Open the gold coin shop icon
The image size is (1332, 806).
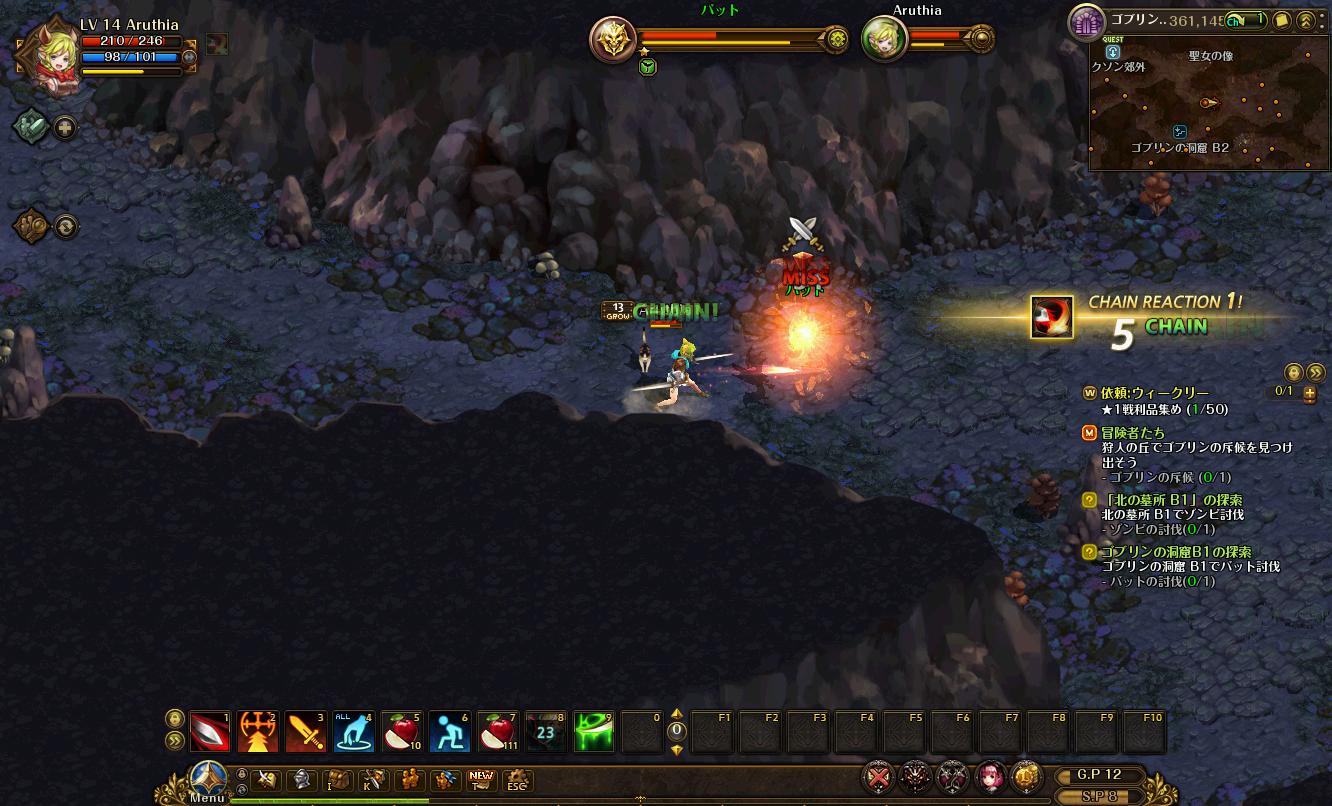pyautogui.click(x=1024, y=777)
